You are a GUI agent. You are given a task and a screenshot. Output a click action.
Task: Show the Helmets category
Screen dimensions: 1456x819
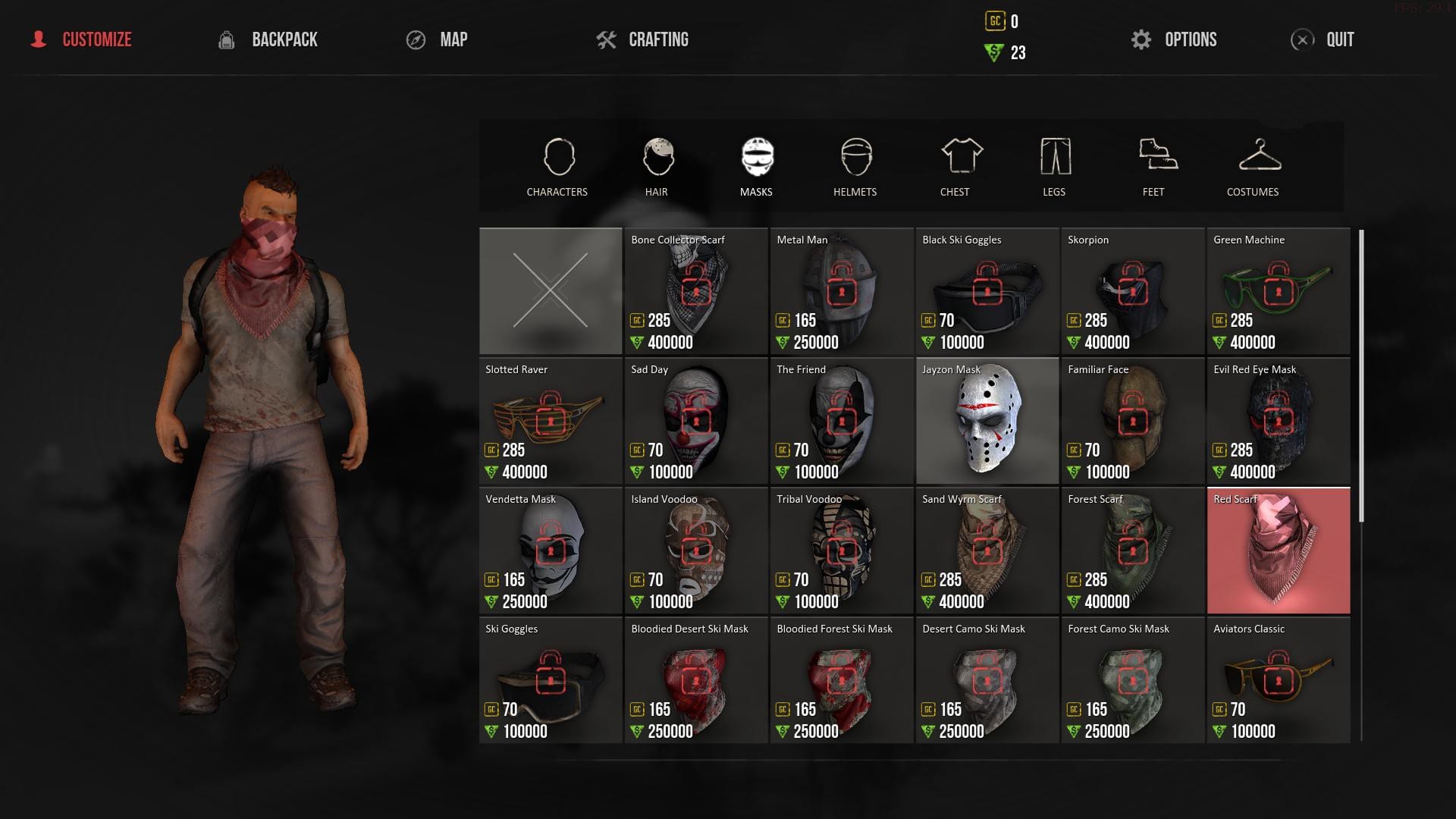tap(855, 168)
